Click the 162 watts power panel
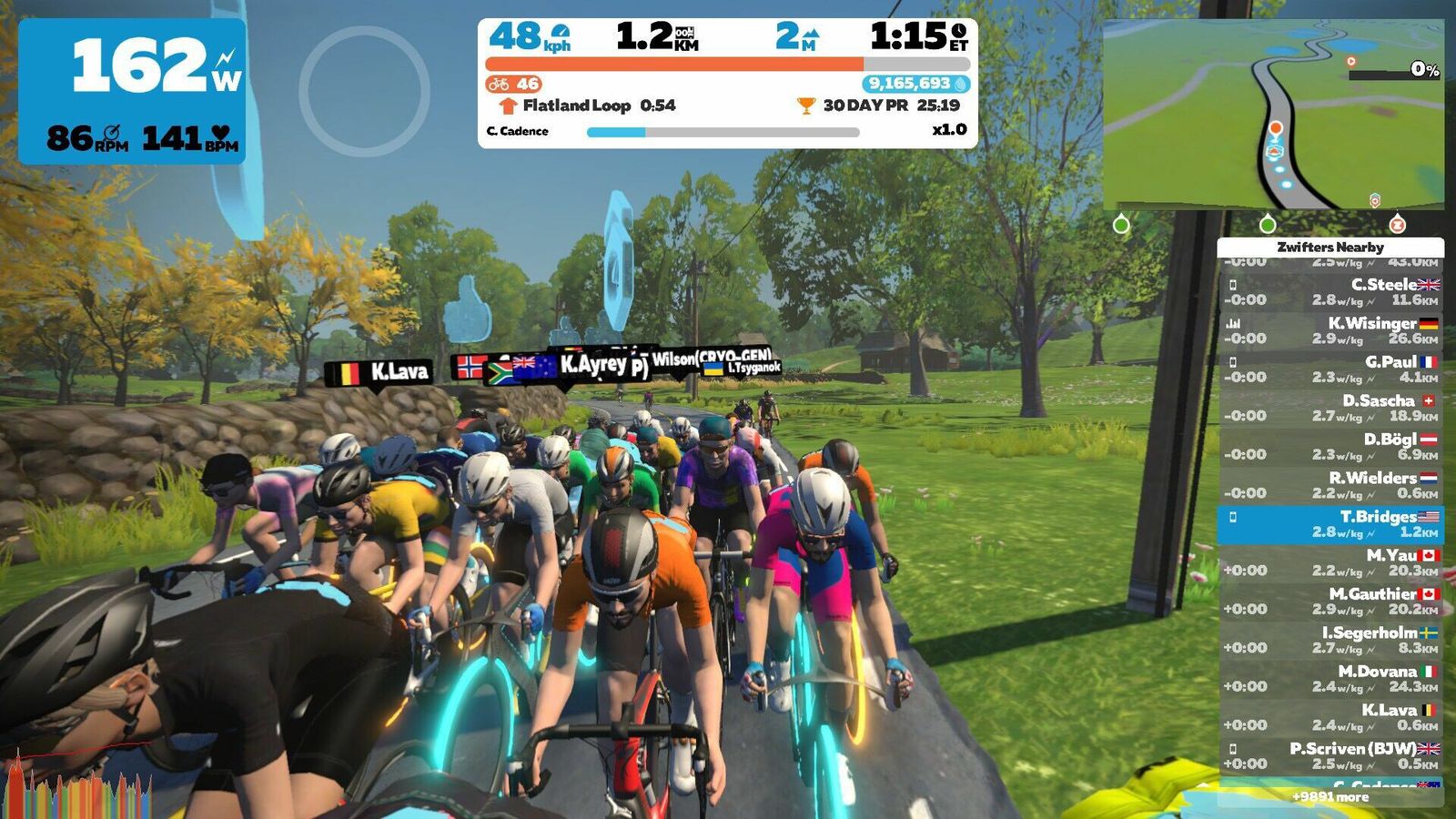The height and width of the screenshot is (819, 1456). pos(132,91)
